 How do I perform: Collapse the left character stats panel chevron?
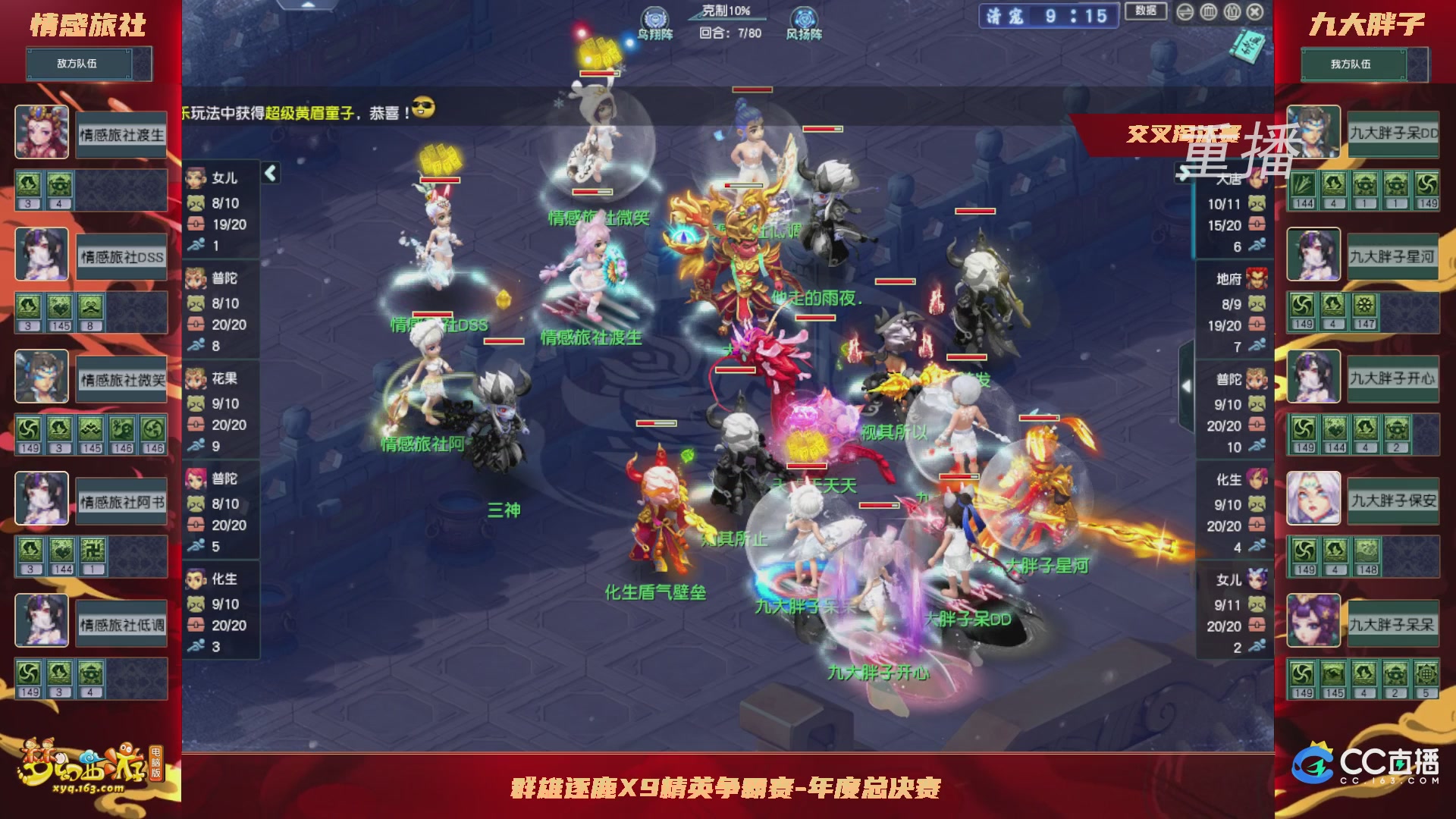[269, 172]
